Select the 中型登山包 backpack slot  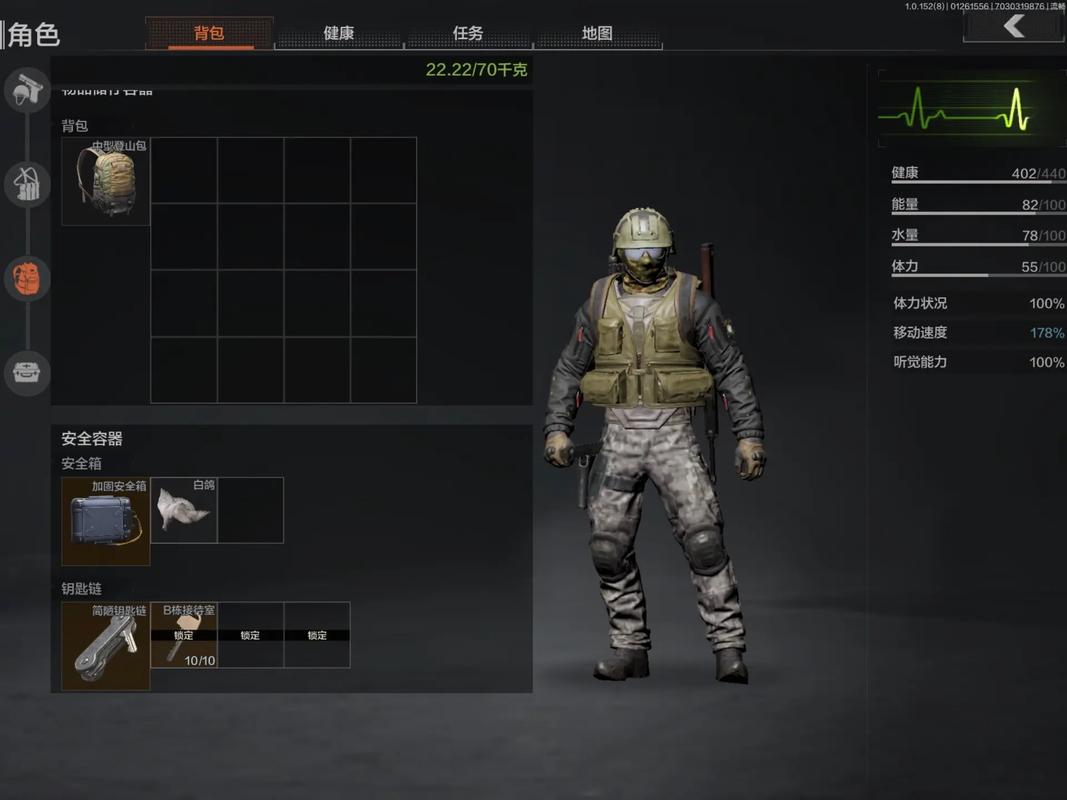tap(106, 182)
